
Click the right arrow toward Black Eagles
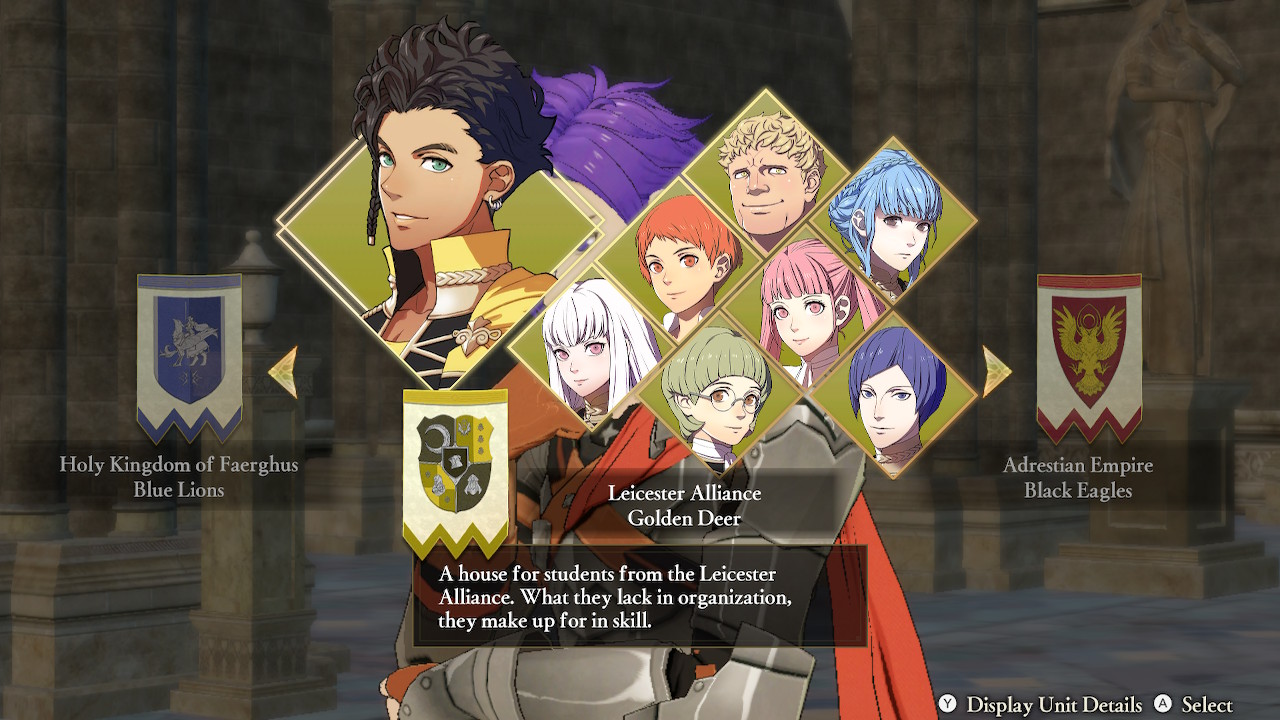click(x=993, y=369)
